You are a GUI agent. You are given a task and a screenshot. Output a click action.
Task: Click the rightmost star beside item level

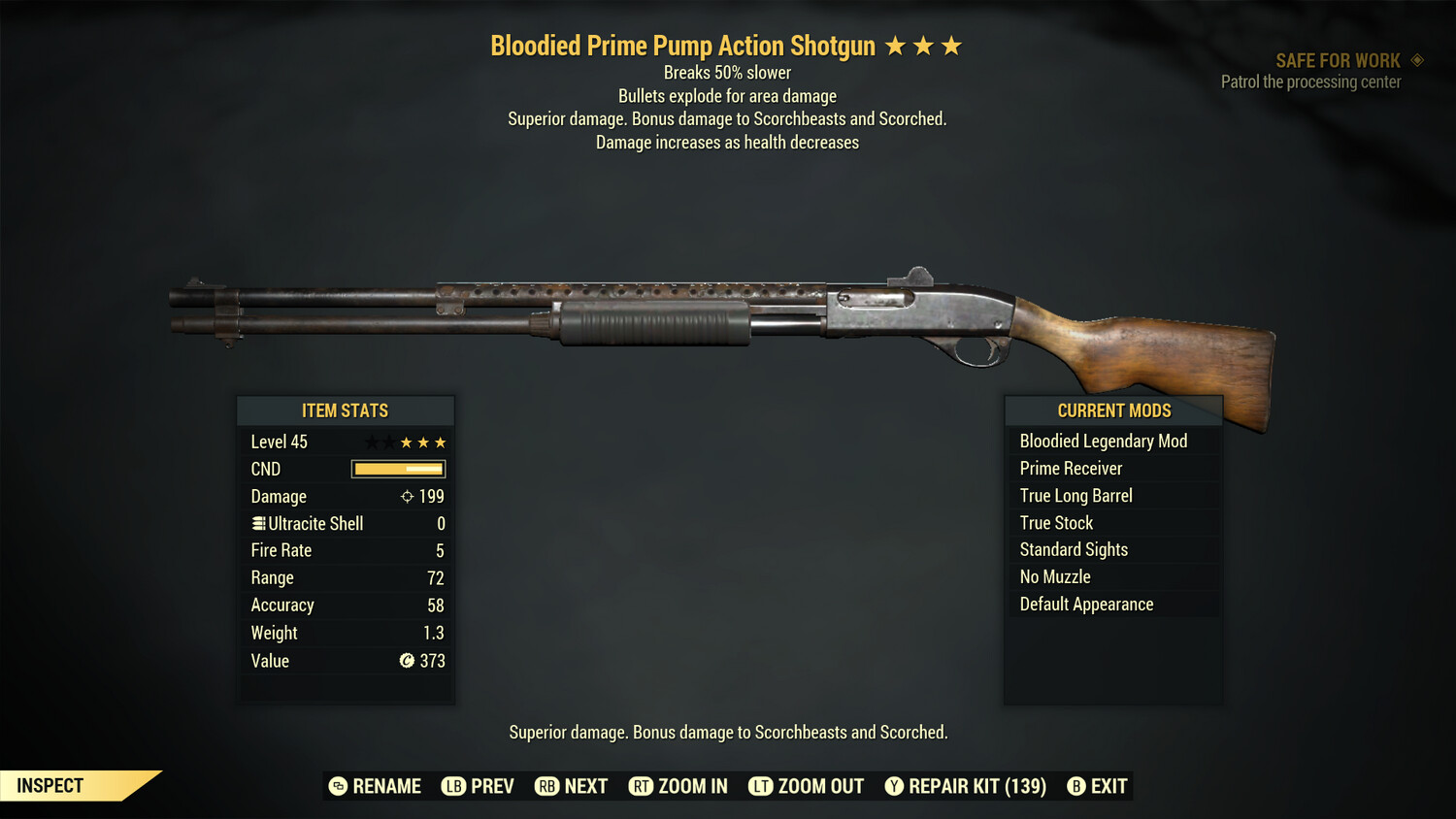pos(442,442)
